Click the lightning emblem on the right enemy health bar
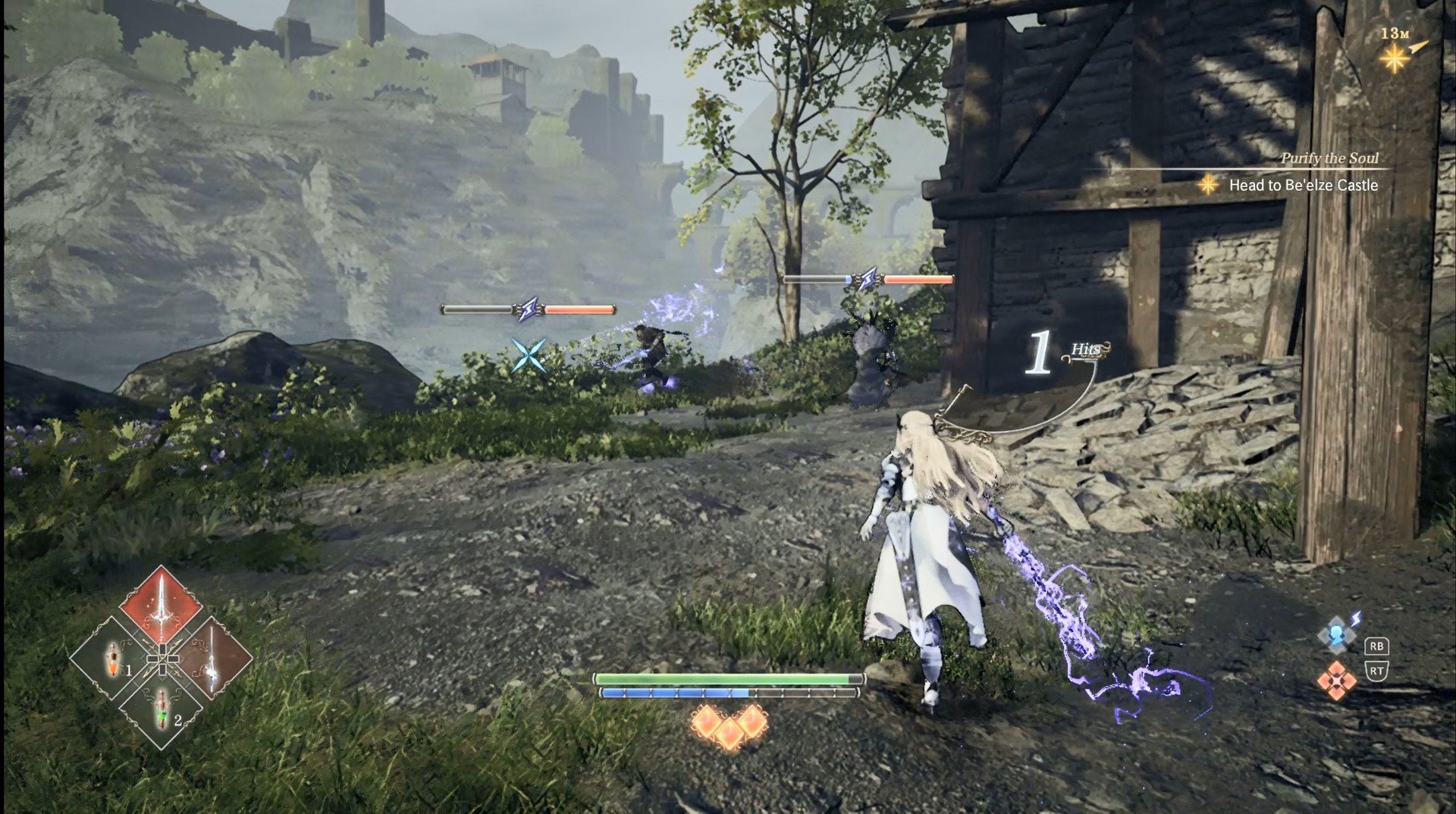This screenshot has height=814, width=1456. [x=868, y=279]
